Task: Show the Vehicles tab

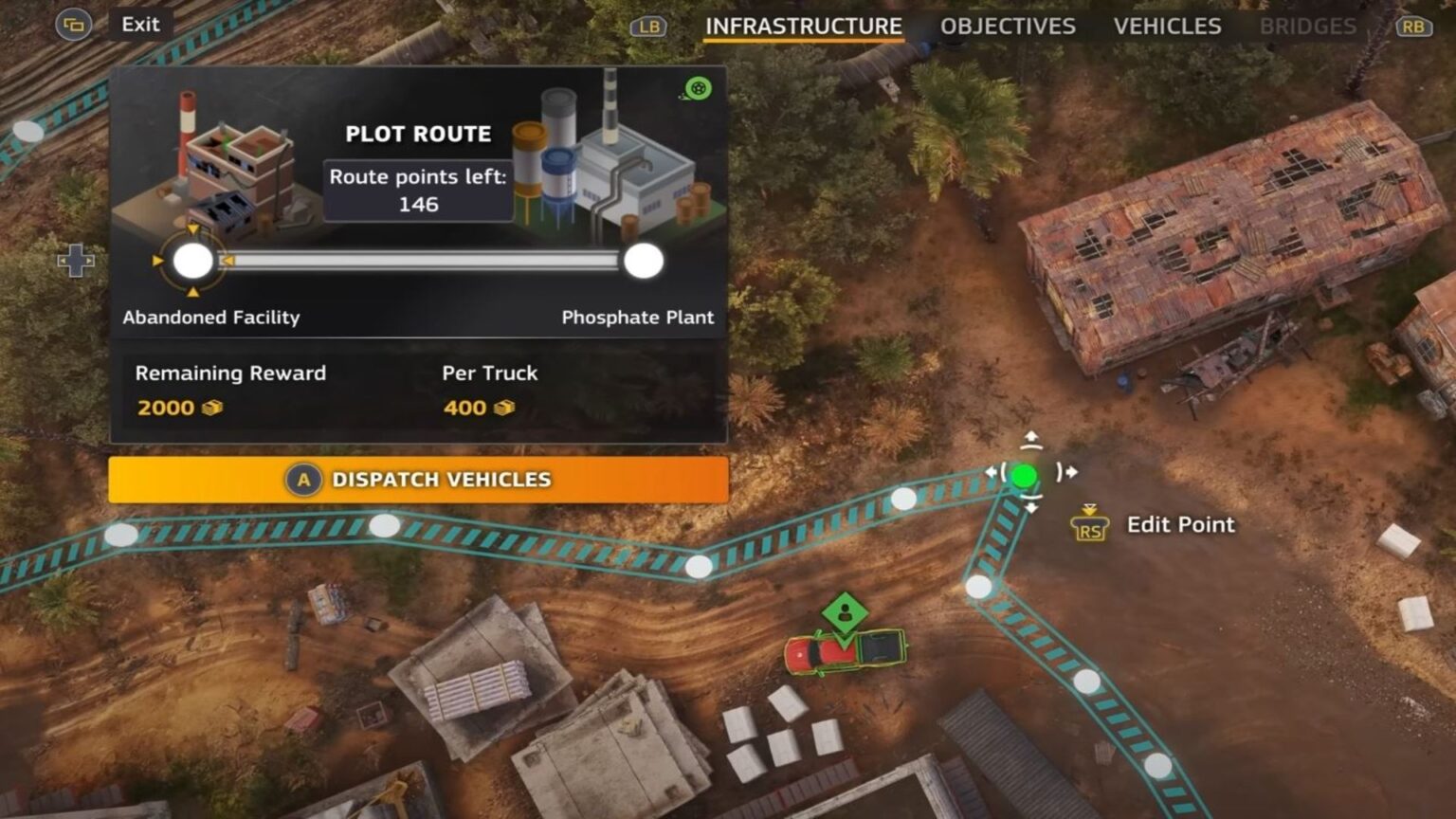Action: point(1167,27)
